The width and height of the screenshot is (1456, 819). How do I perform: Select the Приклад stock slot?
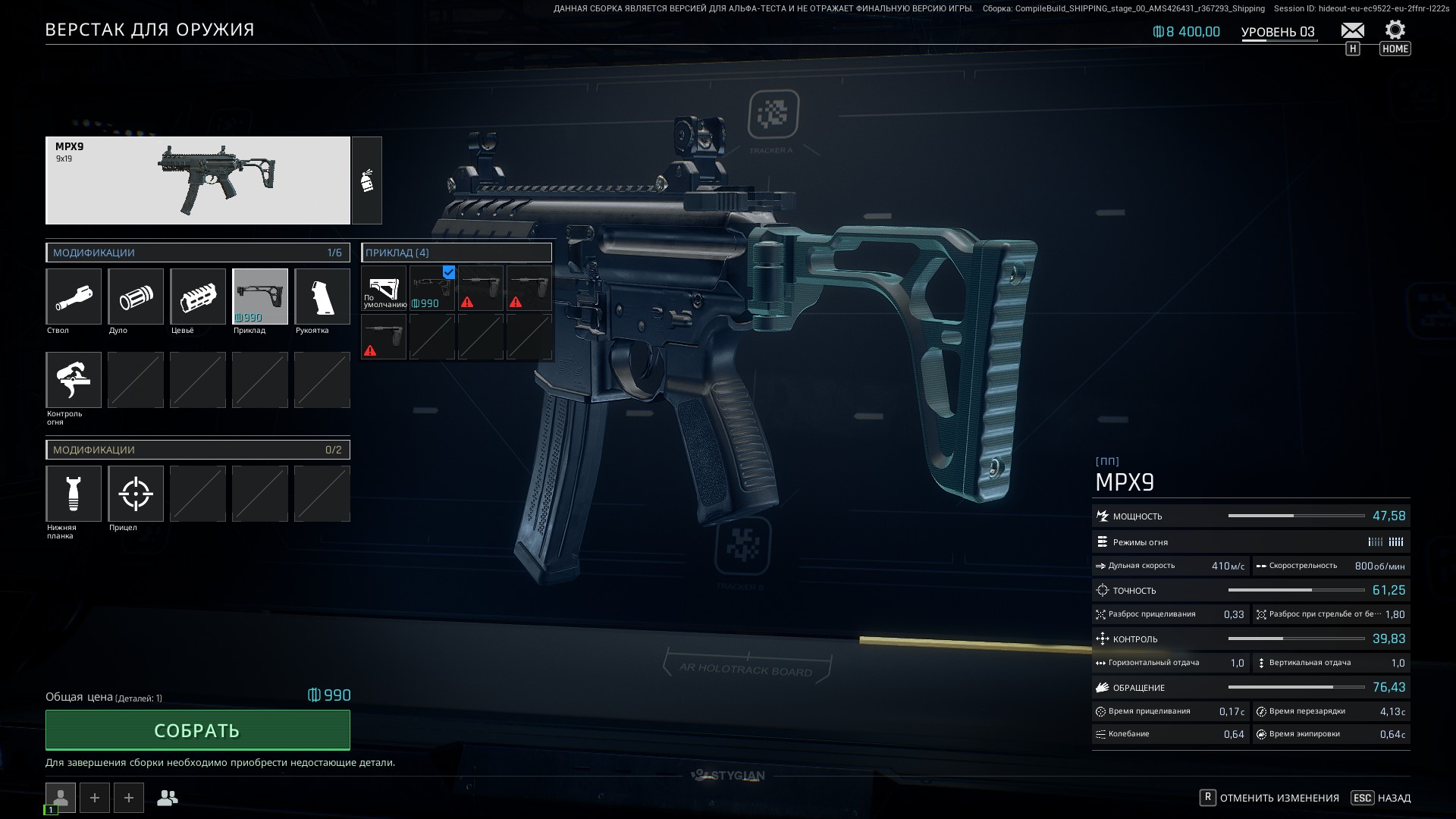click(x=260, y=297)
